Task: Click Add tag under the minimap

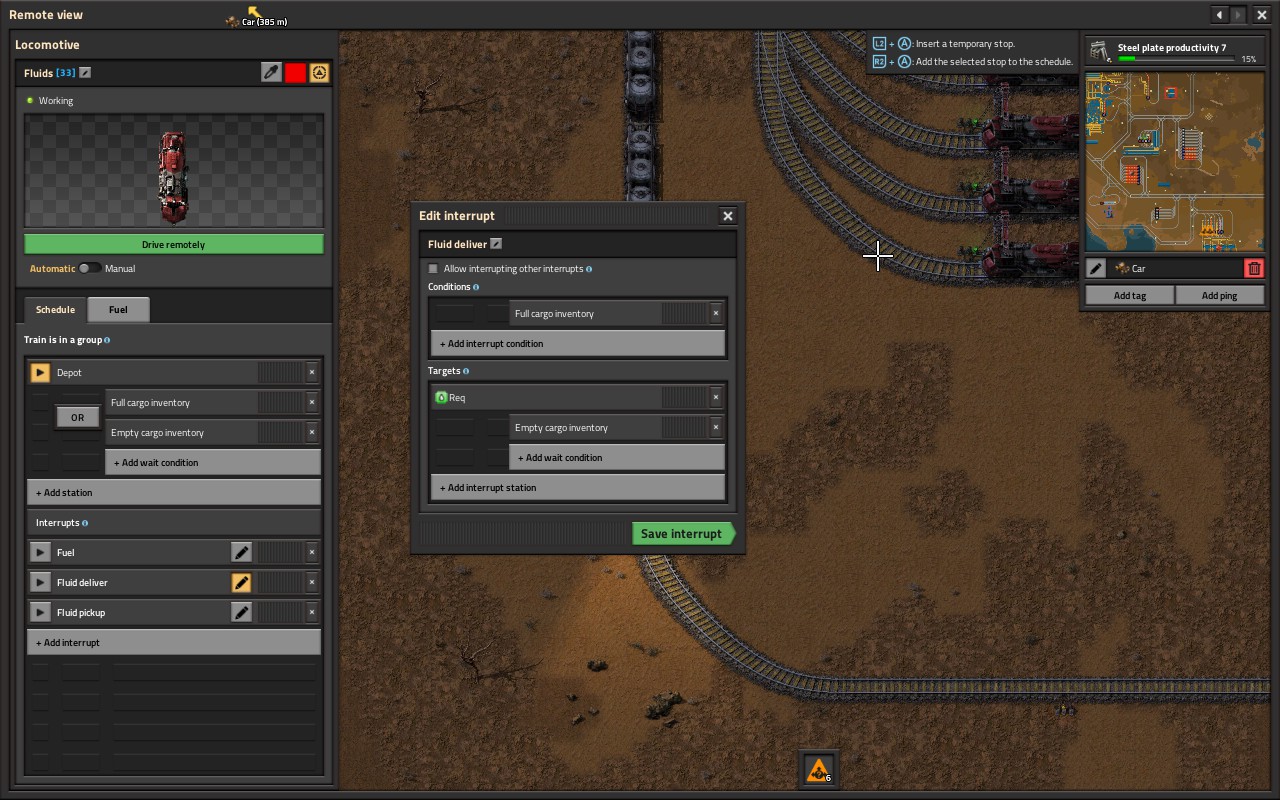Action: (1130, 296)
